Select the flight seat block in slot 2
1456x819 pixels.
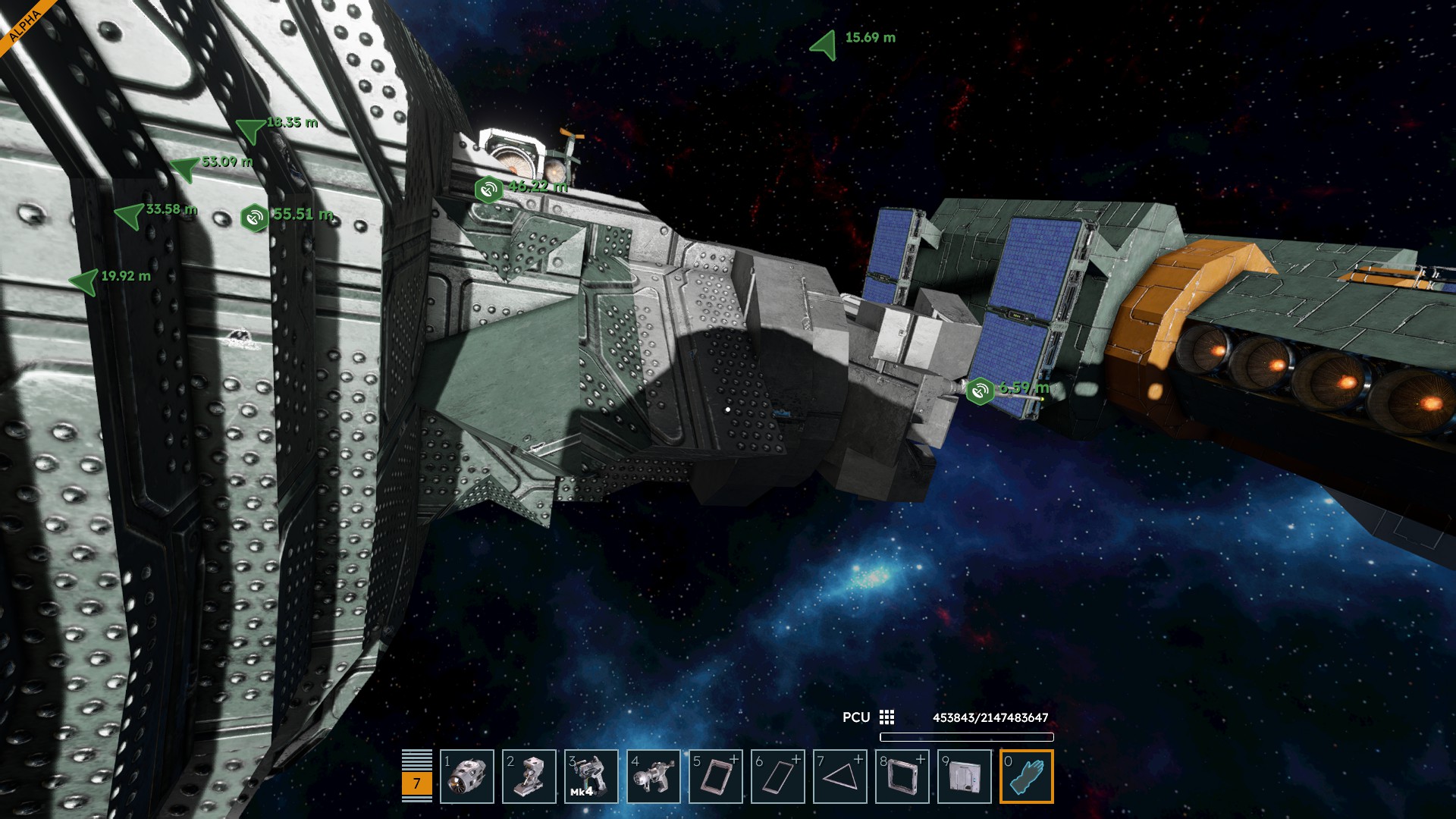529,777
